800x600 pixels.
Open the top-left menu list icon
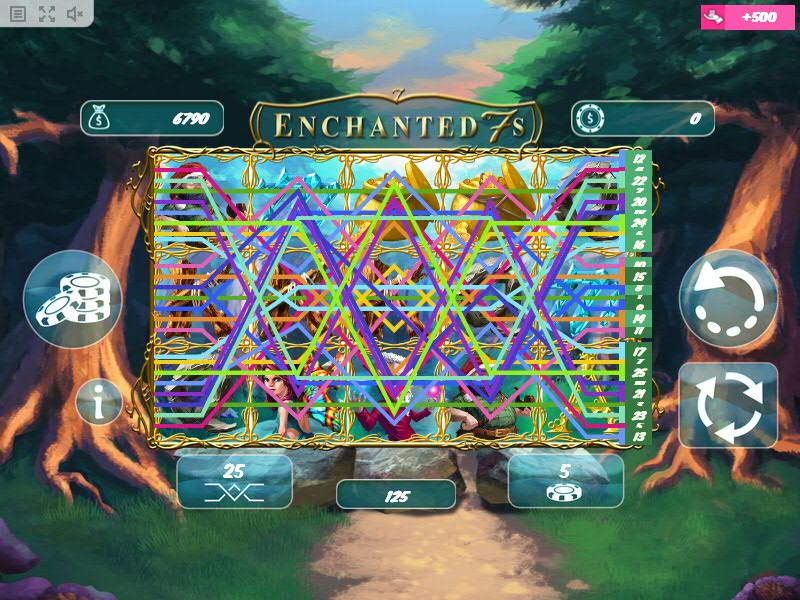coord(18,14)
